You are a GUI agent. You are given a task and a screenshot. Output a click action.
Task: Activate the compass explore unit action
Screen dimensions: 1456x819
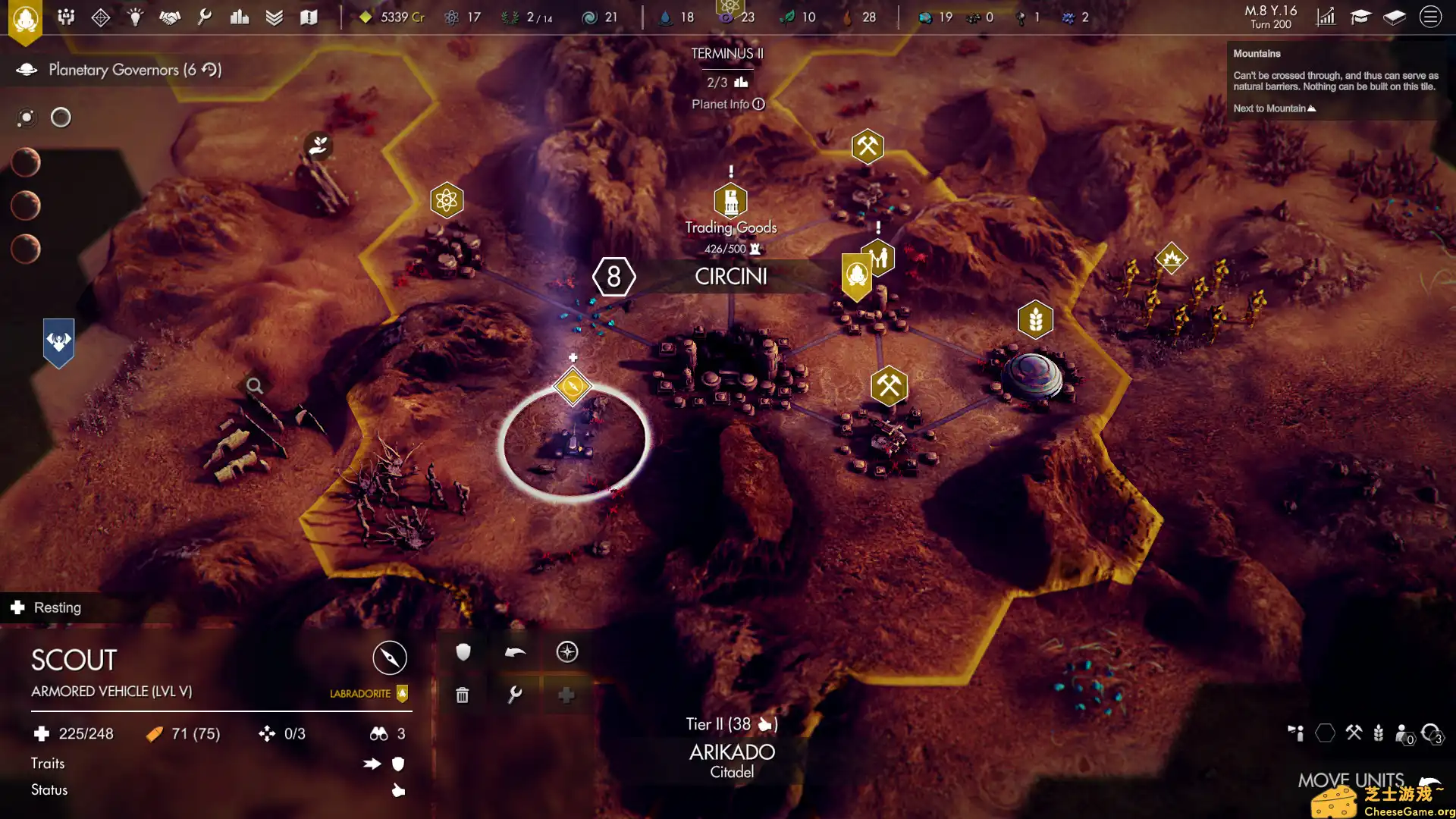(567, 652)
